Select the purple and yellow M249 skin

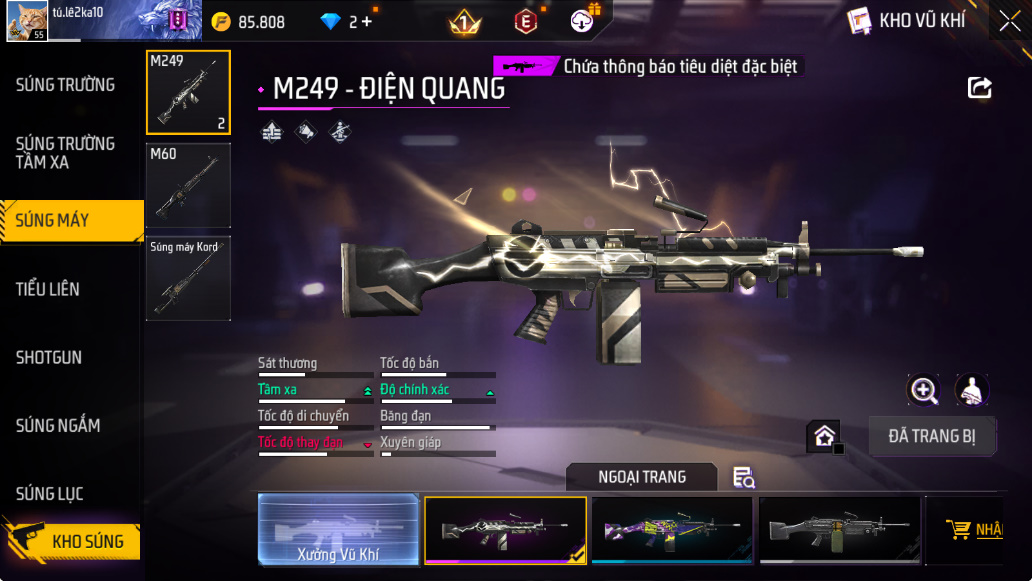coord(671,529)
